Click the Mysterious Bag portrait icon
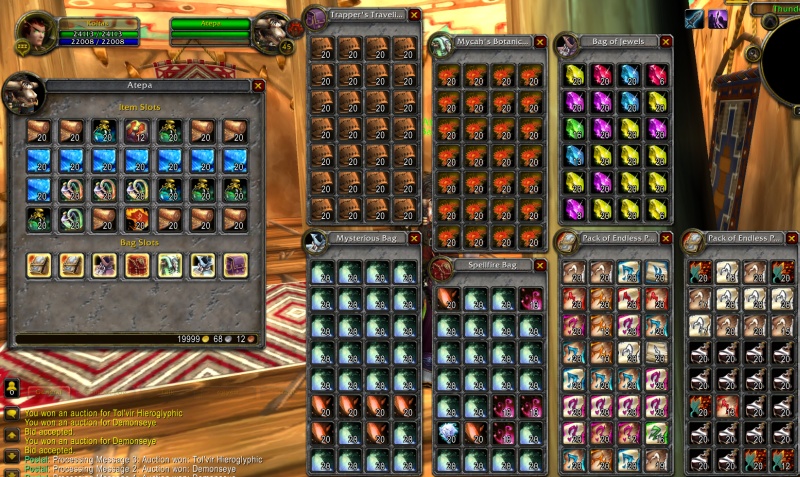 click(316, 240)
